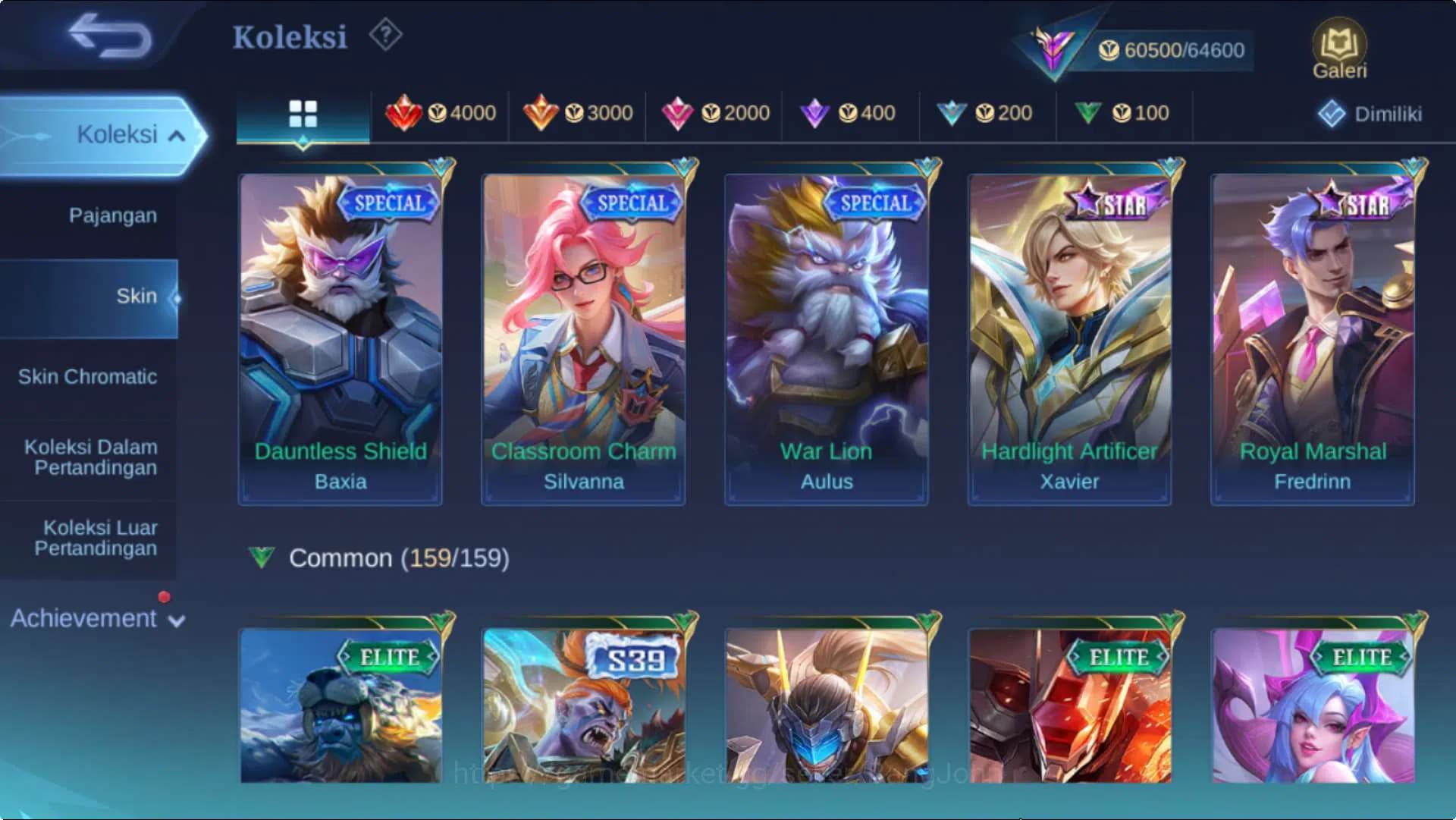
Task: Select the purple 400 ticket filter icon
Action: pos(814,112)
